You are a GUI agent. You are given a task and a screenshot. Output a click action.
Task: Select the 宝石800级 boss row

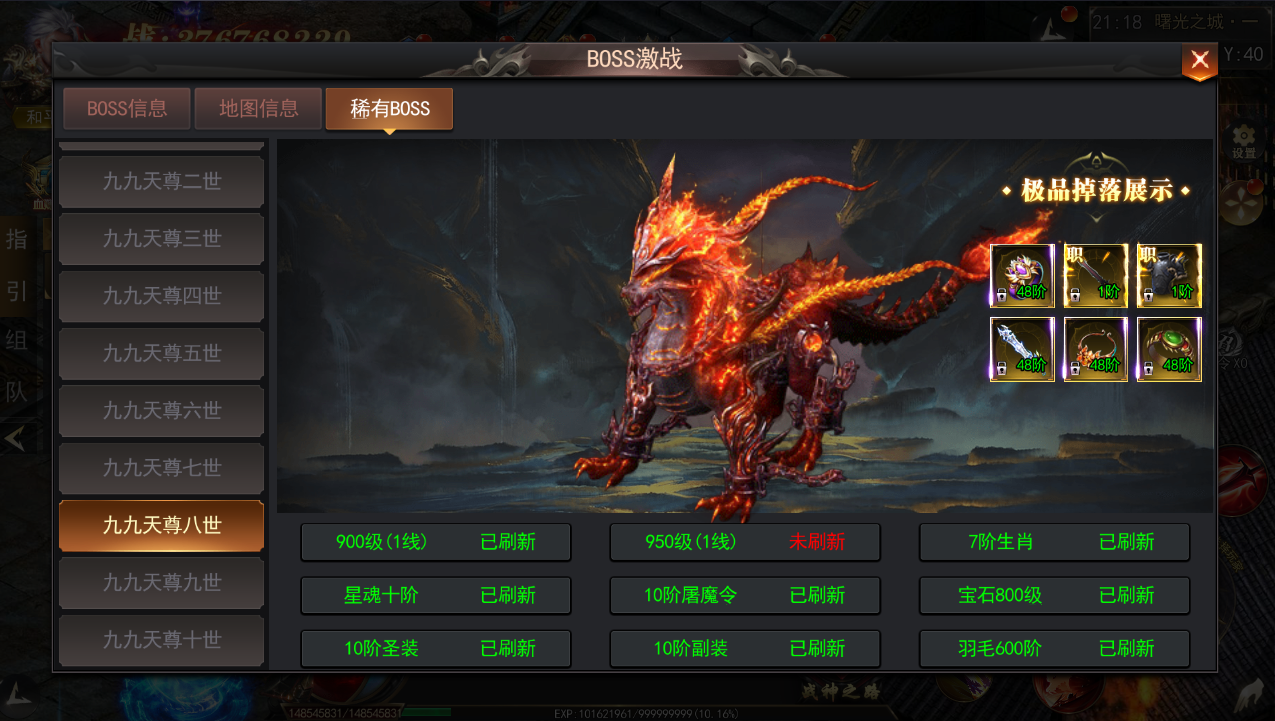[1055, 595]
